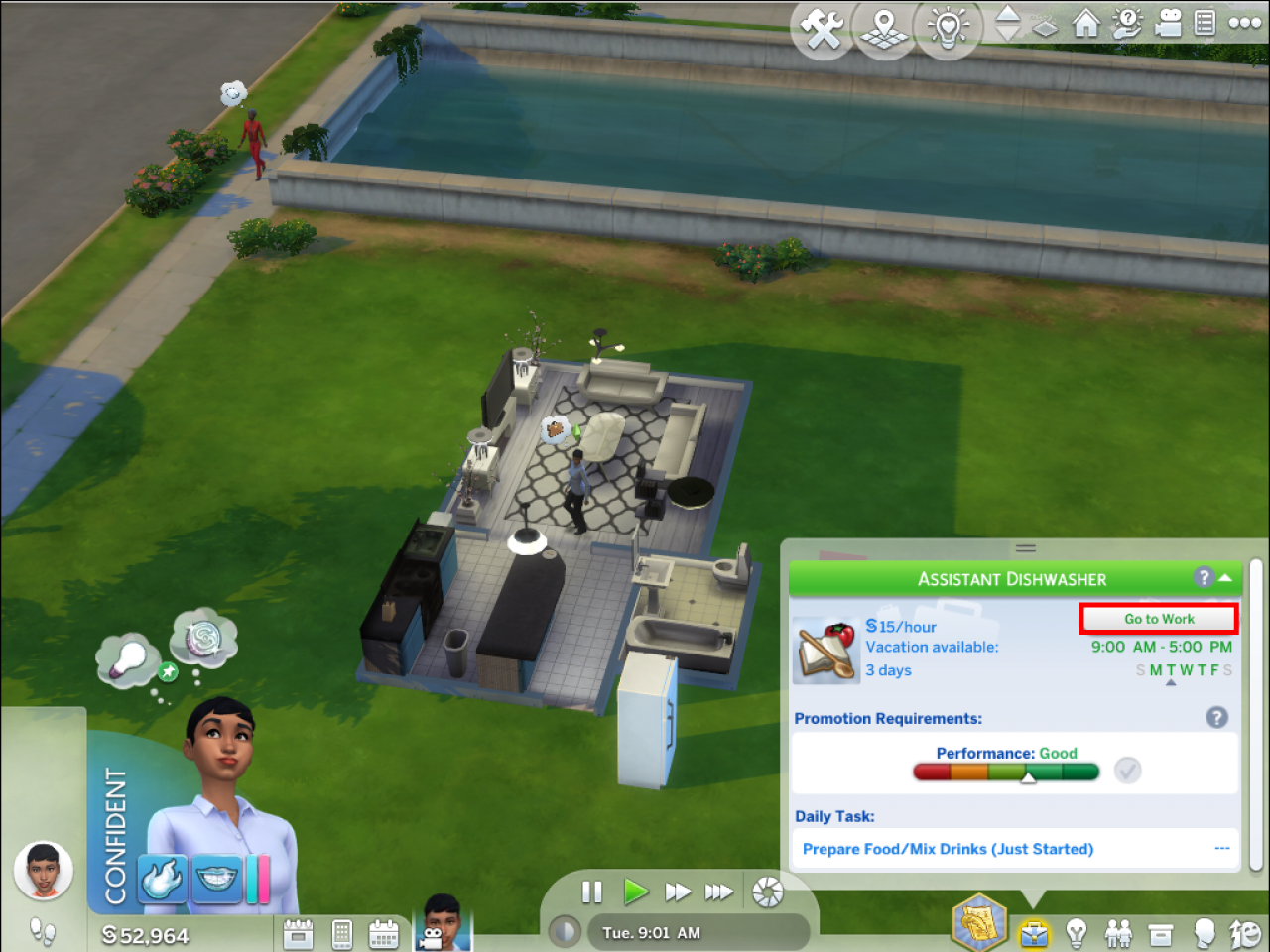Open the Gallery lightbulb icon
The height and width of the screenshot is (952, 1270).
pyautogui.click(x=947, y=28)
